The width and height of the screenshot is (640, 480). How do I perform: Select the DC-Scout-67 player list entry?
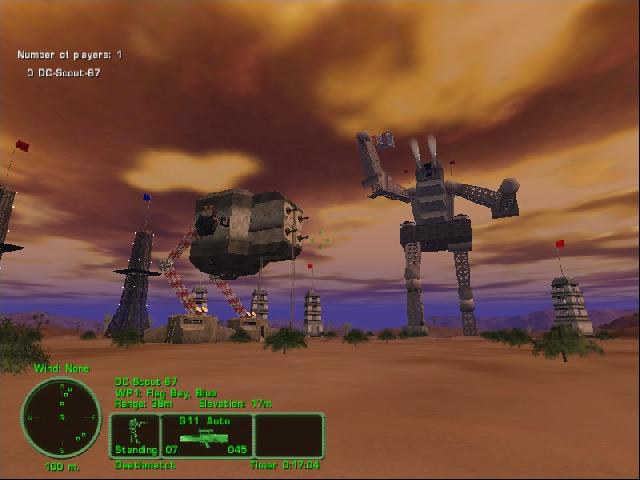point(68,73)
